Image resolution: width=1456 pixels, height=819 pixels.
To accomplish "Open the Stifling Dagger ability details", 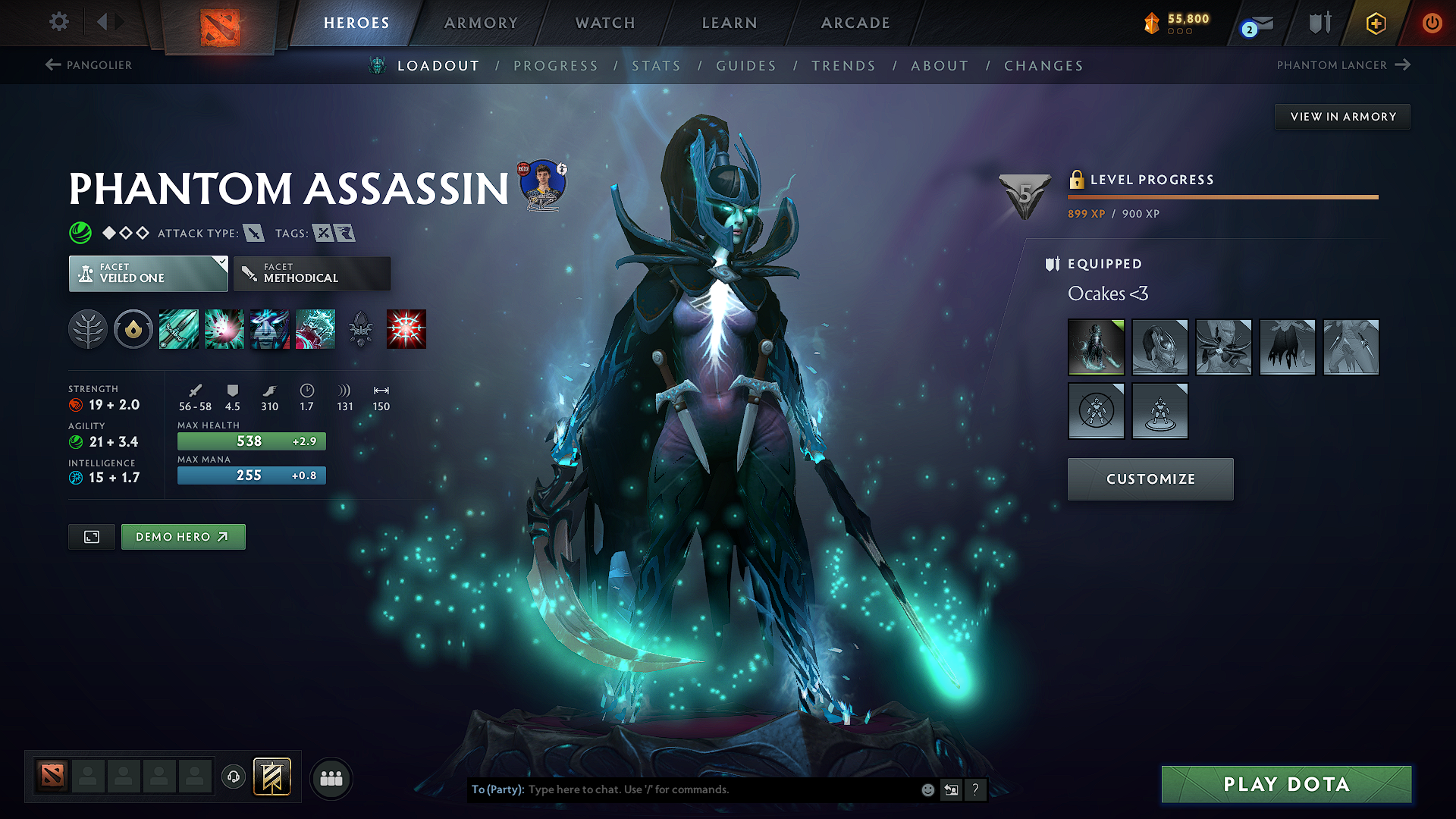I will pos(178,328).
